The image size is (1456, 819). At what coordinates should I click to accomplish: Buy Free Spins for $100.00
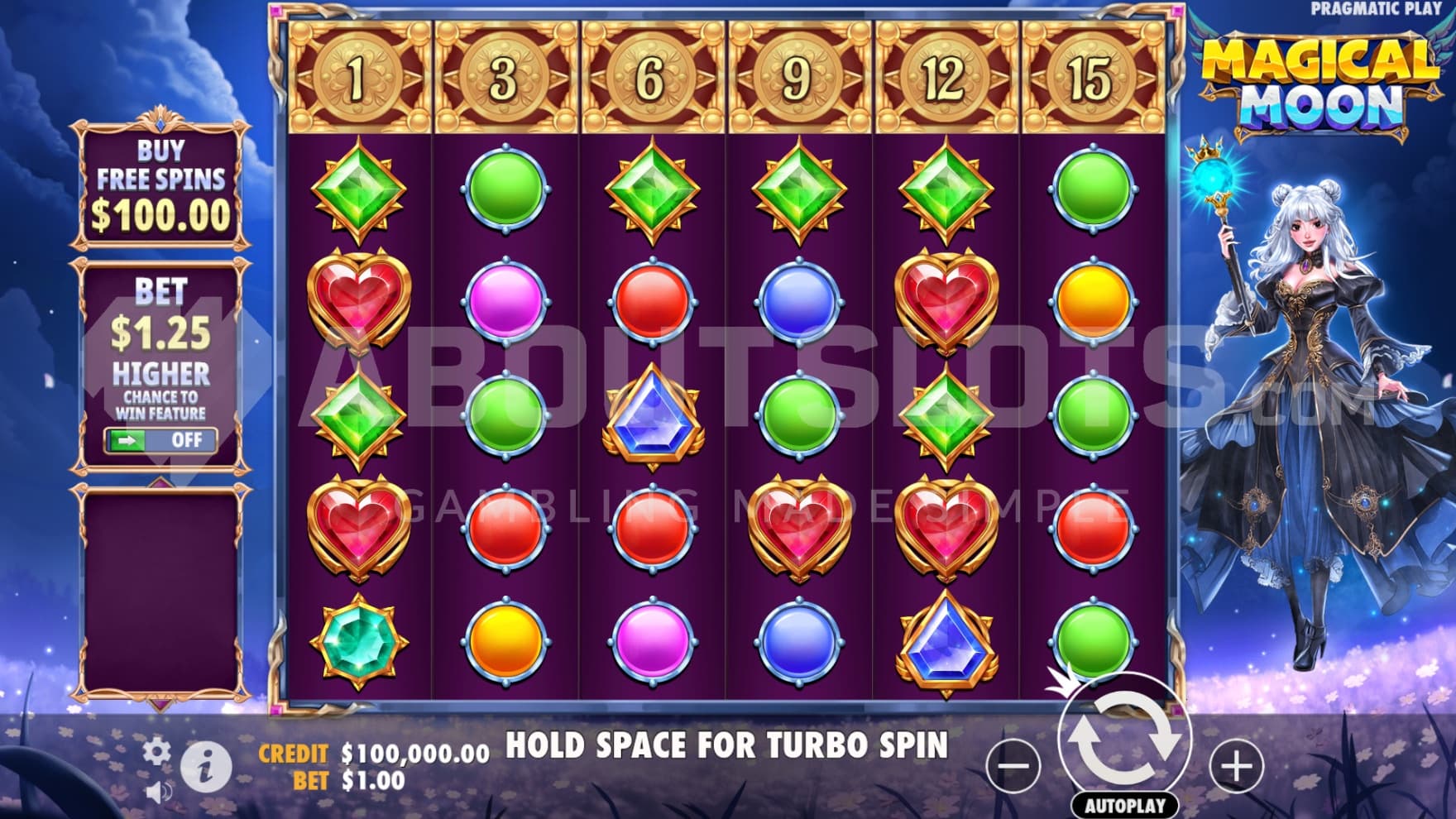click(160, 185)
